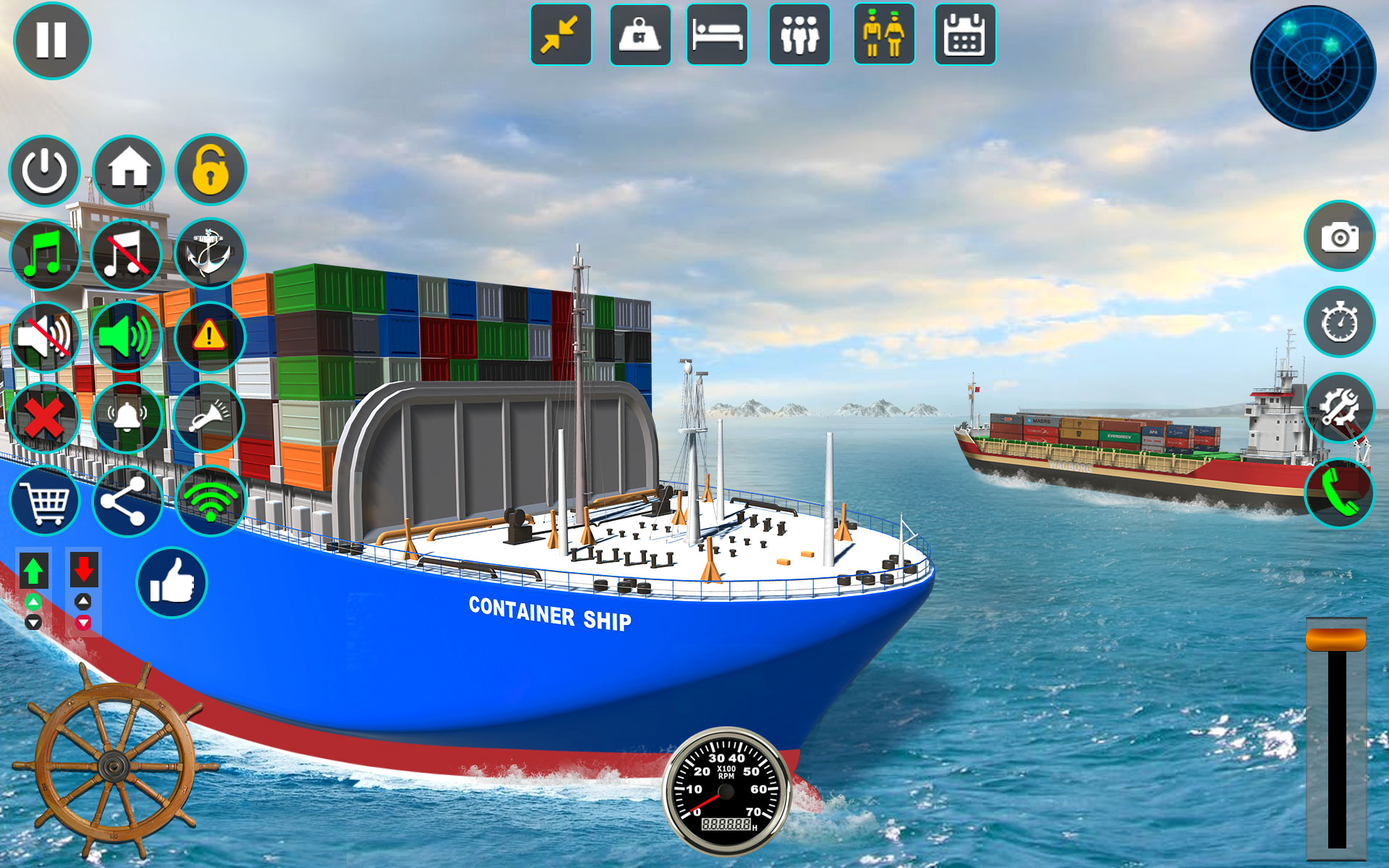
Task: Sound the ship horn
Action: pyautogui.click(x=209, y=418)
